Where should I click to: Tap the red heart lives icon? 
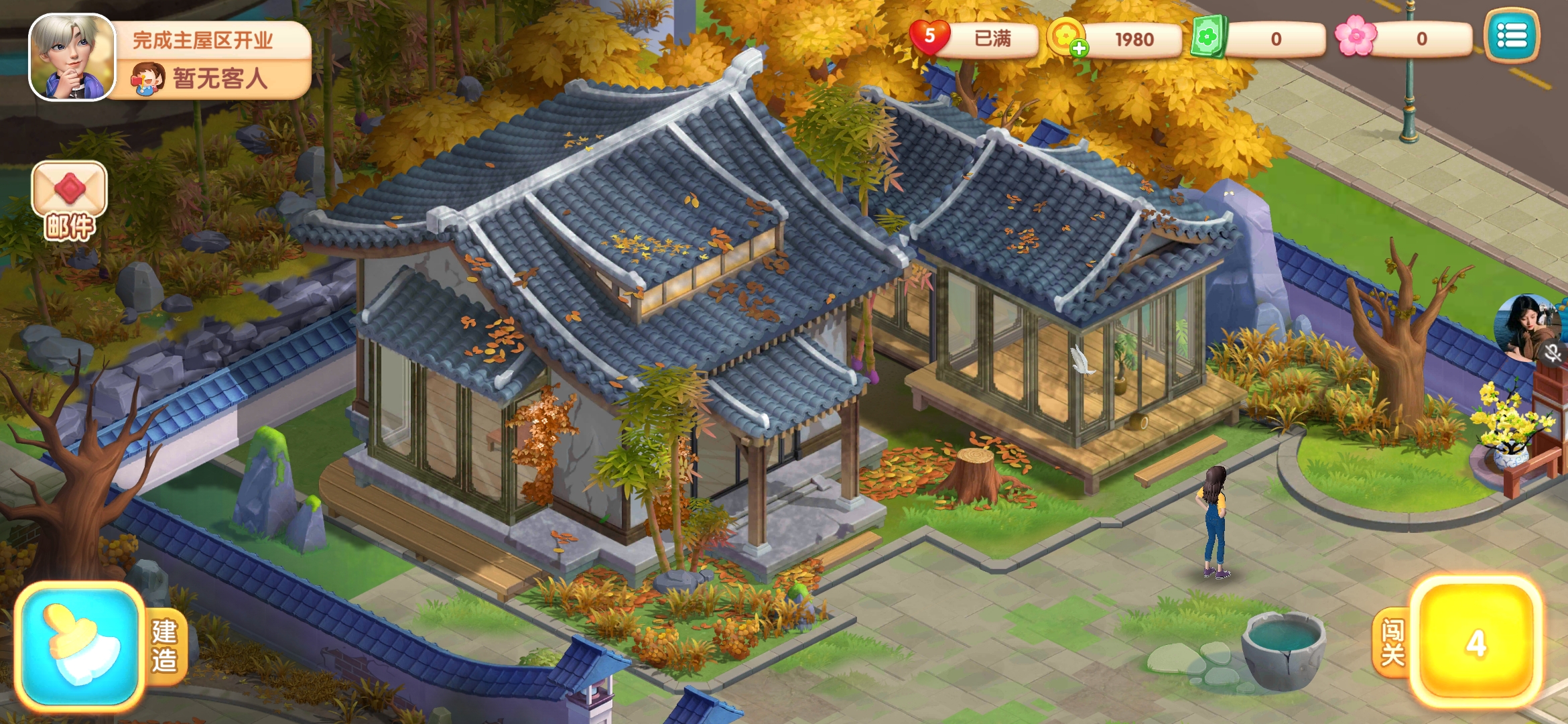point(929,37)
